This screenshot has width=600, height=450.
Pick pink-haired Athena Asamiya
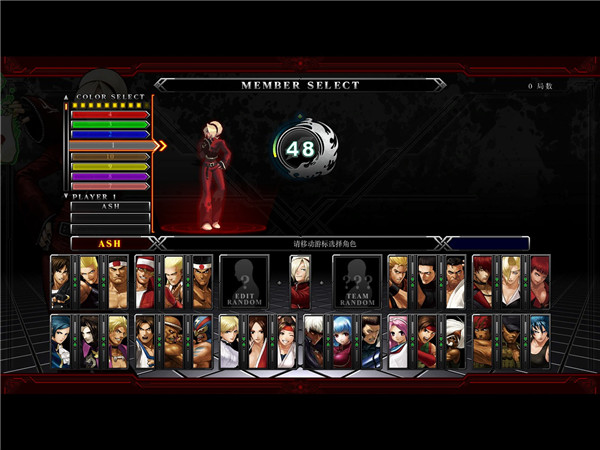(399, 341)
